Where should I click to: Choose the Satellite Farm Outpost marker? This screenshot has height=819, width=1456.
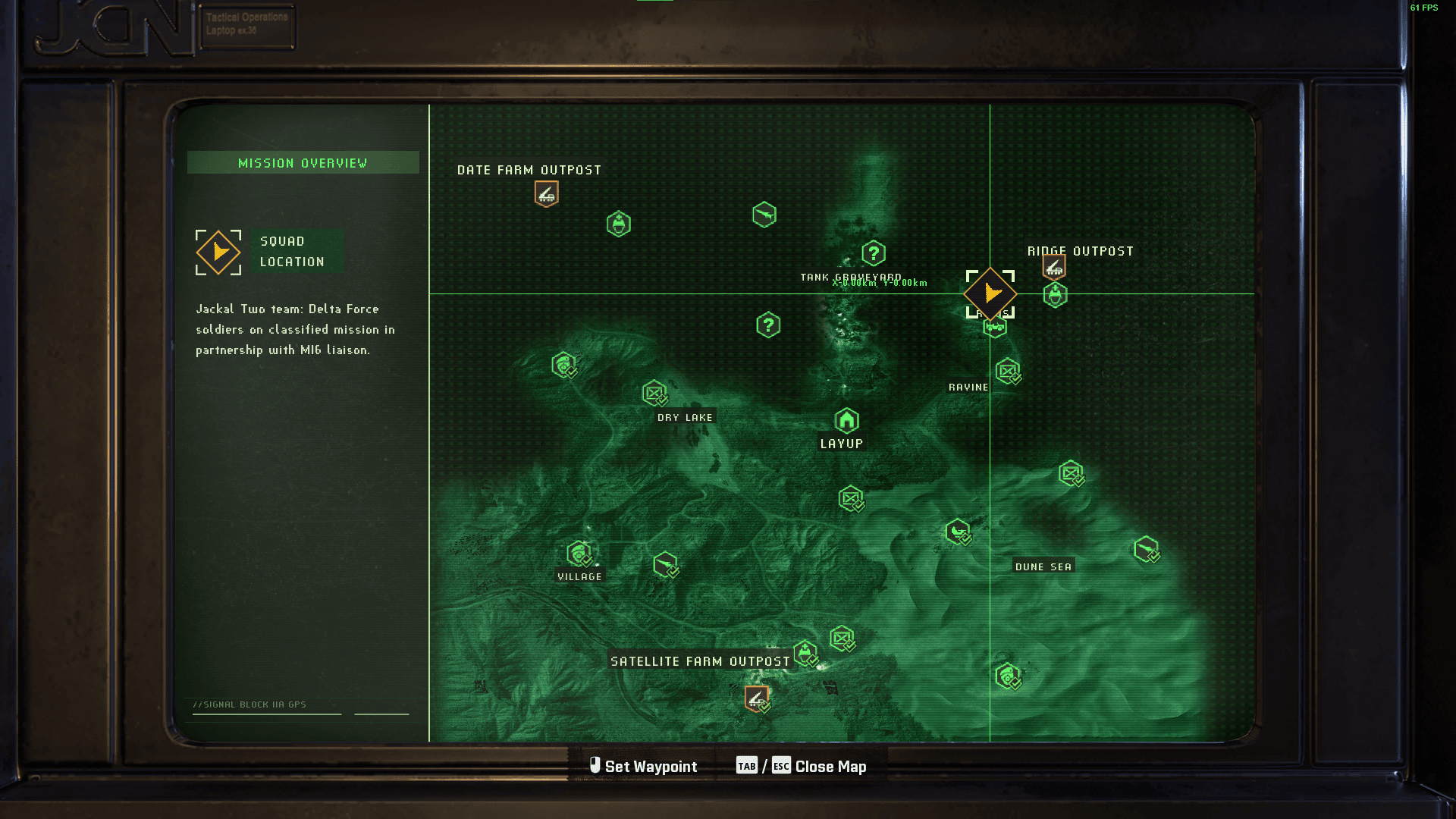756,698
